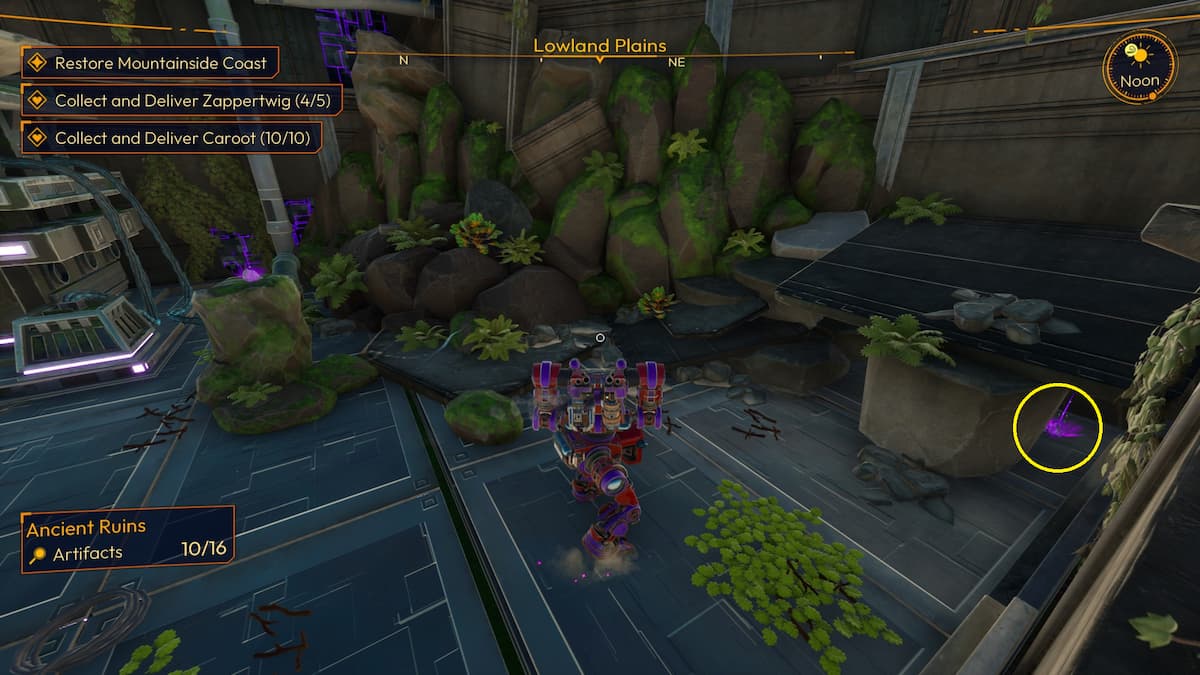Viewport: 1200px width, 675px height.
Task: Select the Restore Mountainside Coast objective
Action: pyautogui.click(x=150, y=63)
